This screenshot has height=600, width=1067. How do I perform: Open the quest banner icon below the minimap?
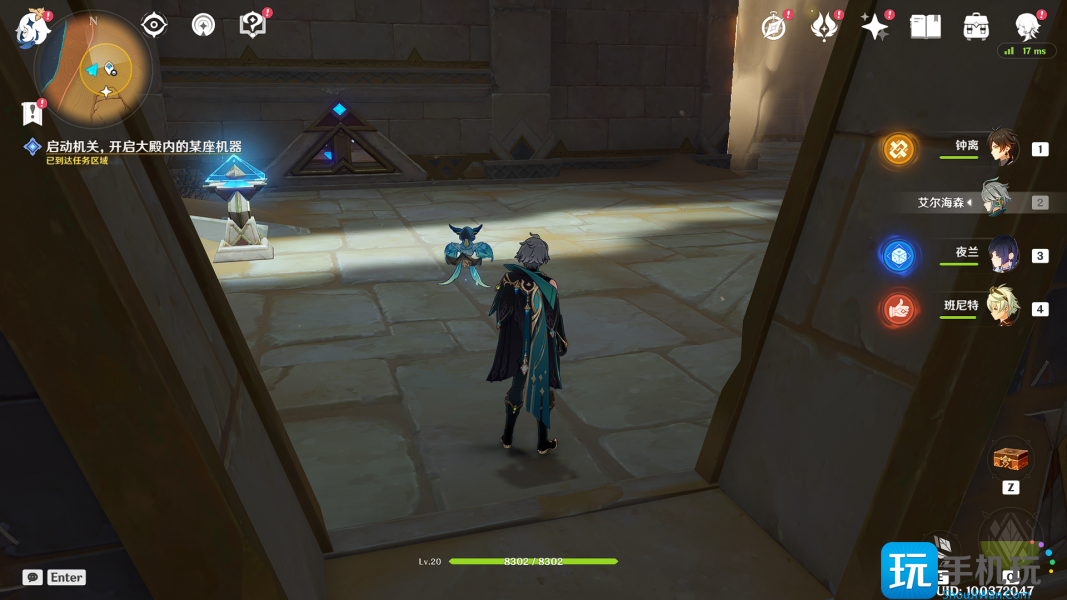[x=31, y=112]
